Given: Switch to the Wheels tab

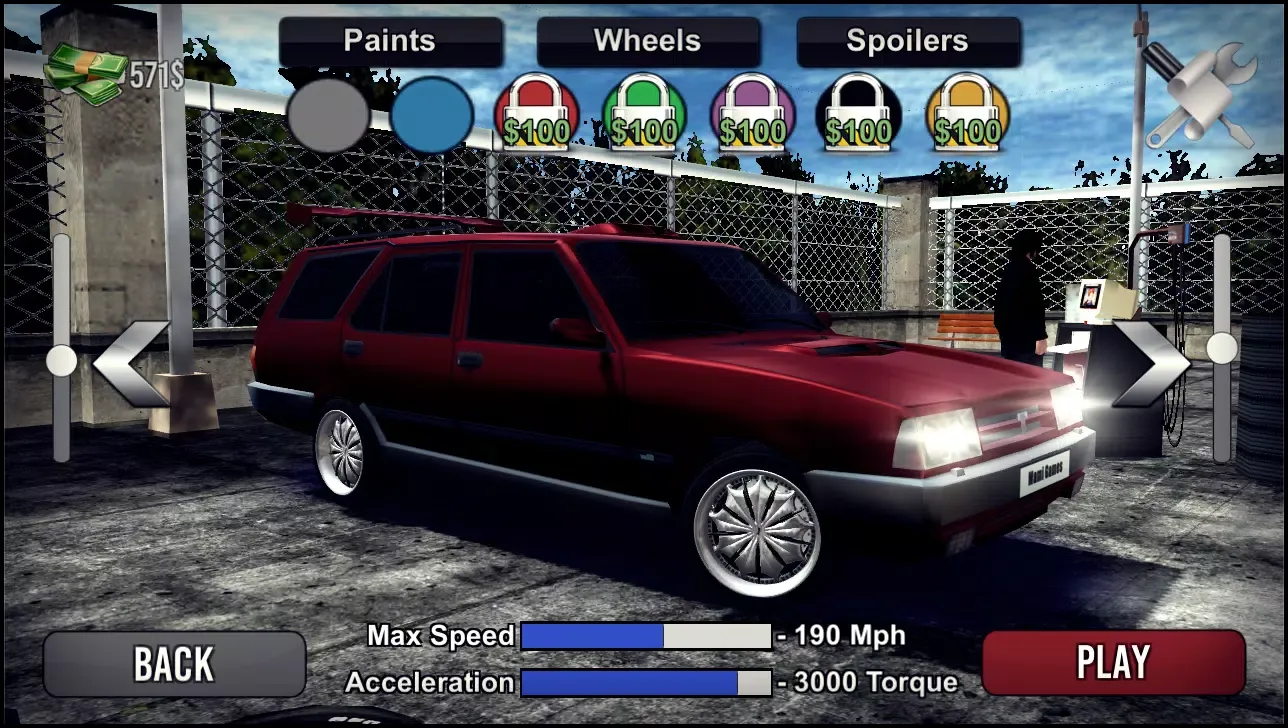Looking at the screenshot, I should (x=648, y=41).
